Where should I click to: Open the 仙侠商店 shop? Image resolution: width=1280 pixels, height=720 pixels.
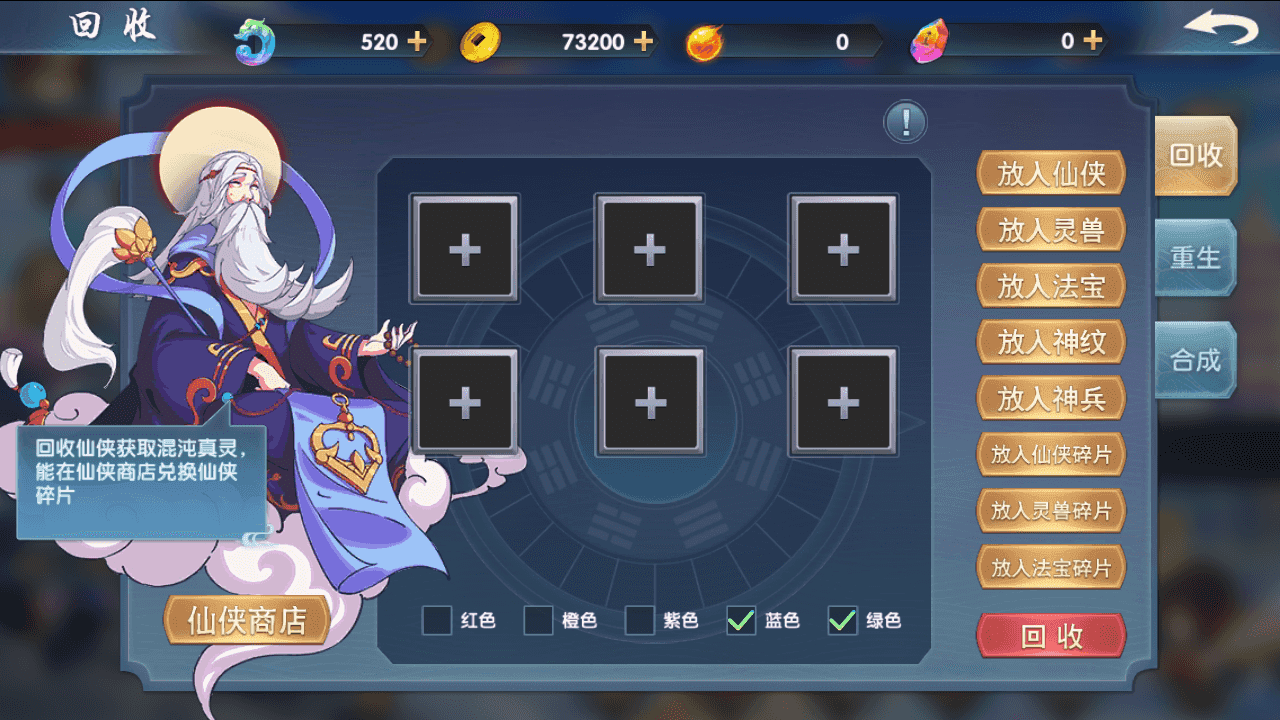(x=247, y=620)
